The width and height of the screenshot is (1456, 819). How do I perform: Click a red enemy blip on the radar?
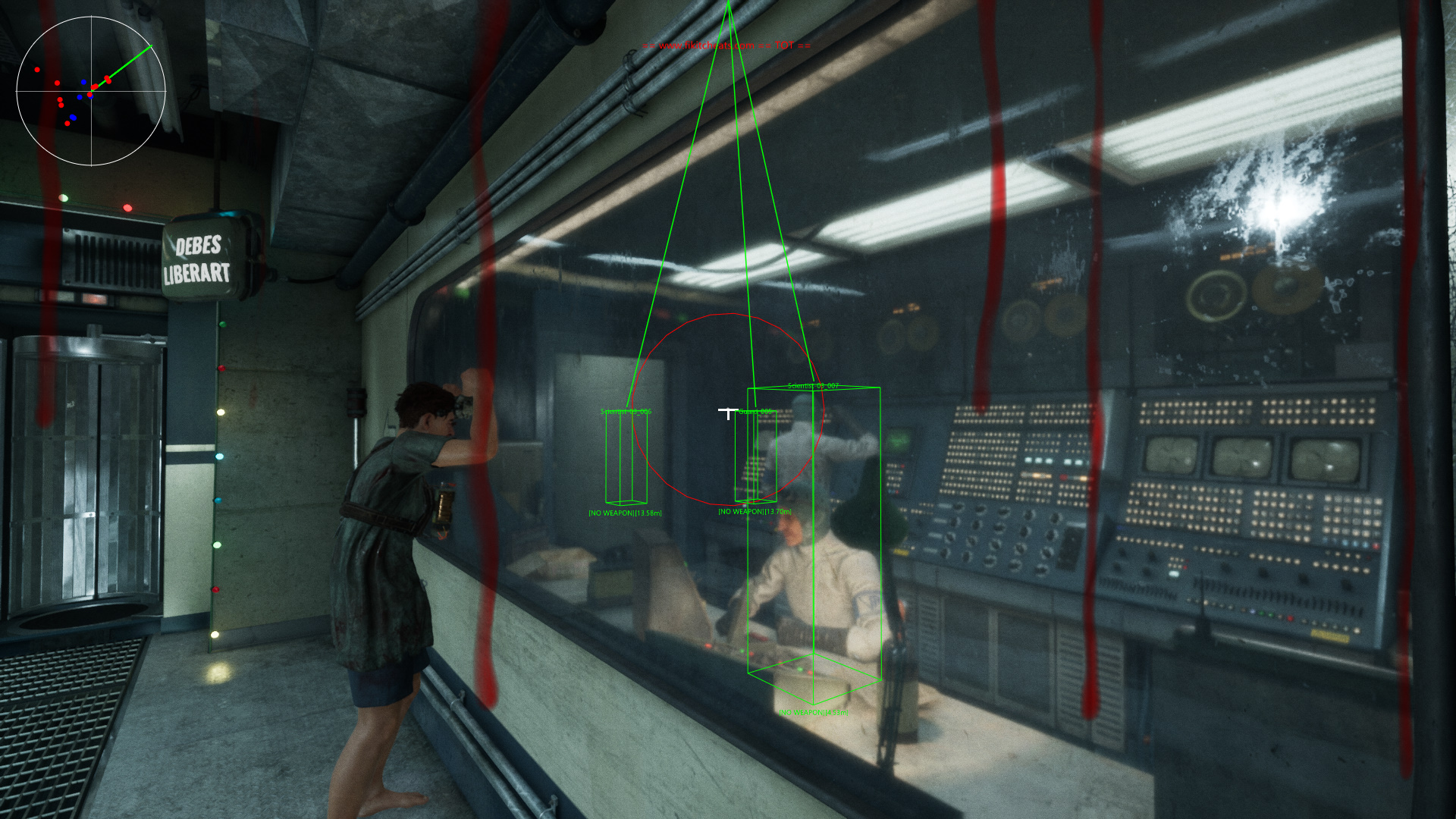37,70
